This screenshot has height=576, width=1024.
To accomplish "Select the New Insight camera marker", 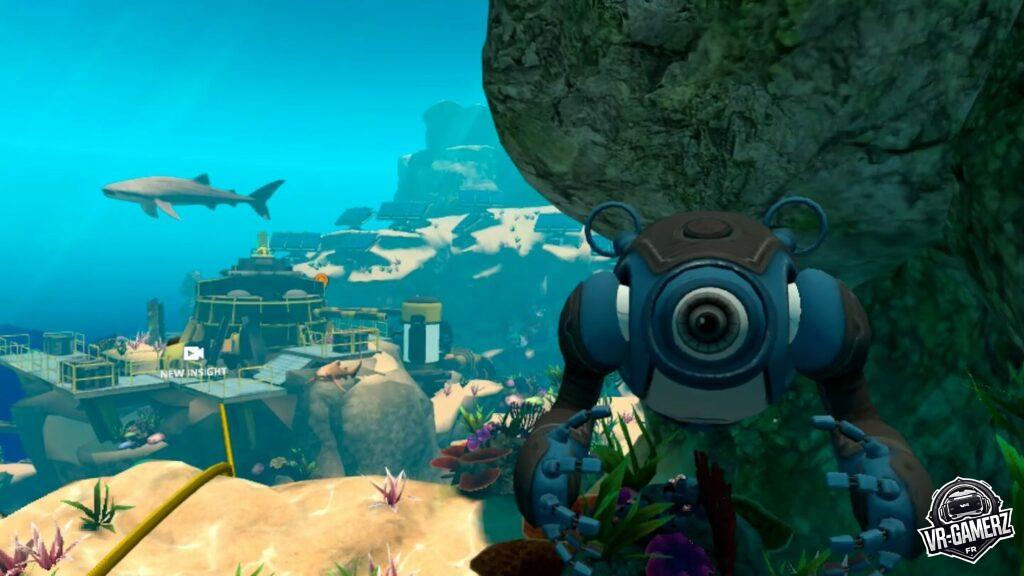I will click(194, 354).
